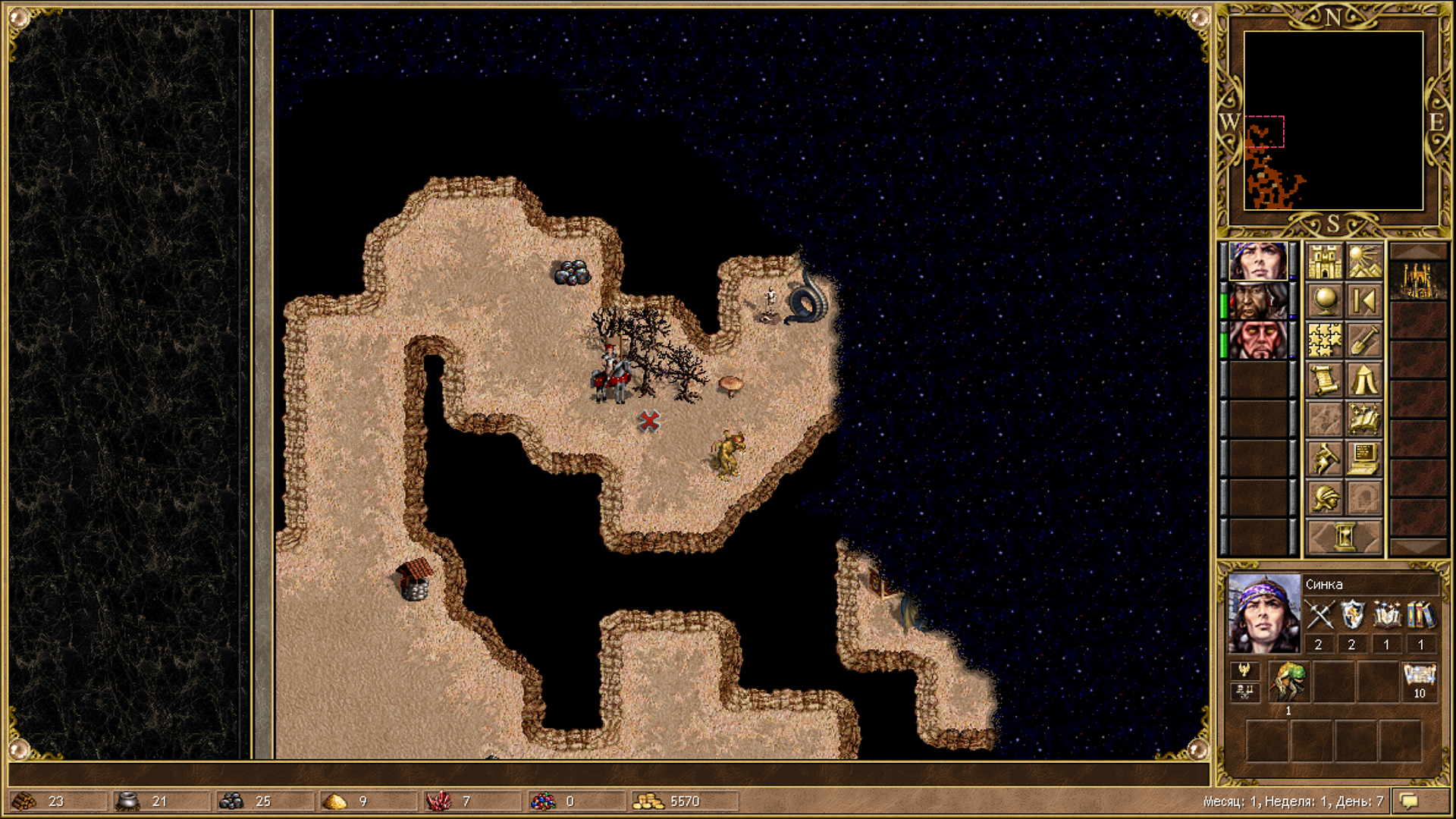Select the green troglodyte army slot
This screenshot has width=1456, height=819.
(x=1288, y=680)
